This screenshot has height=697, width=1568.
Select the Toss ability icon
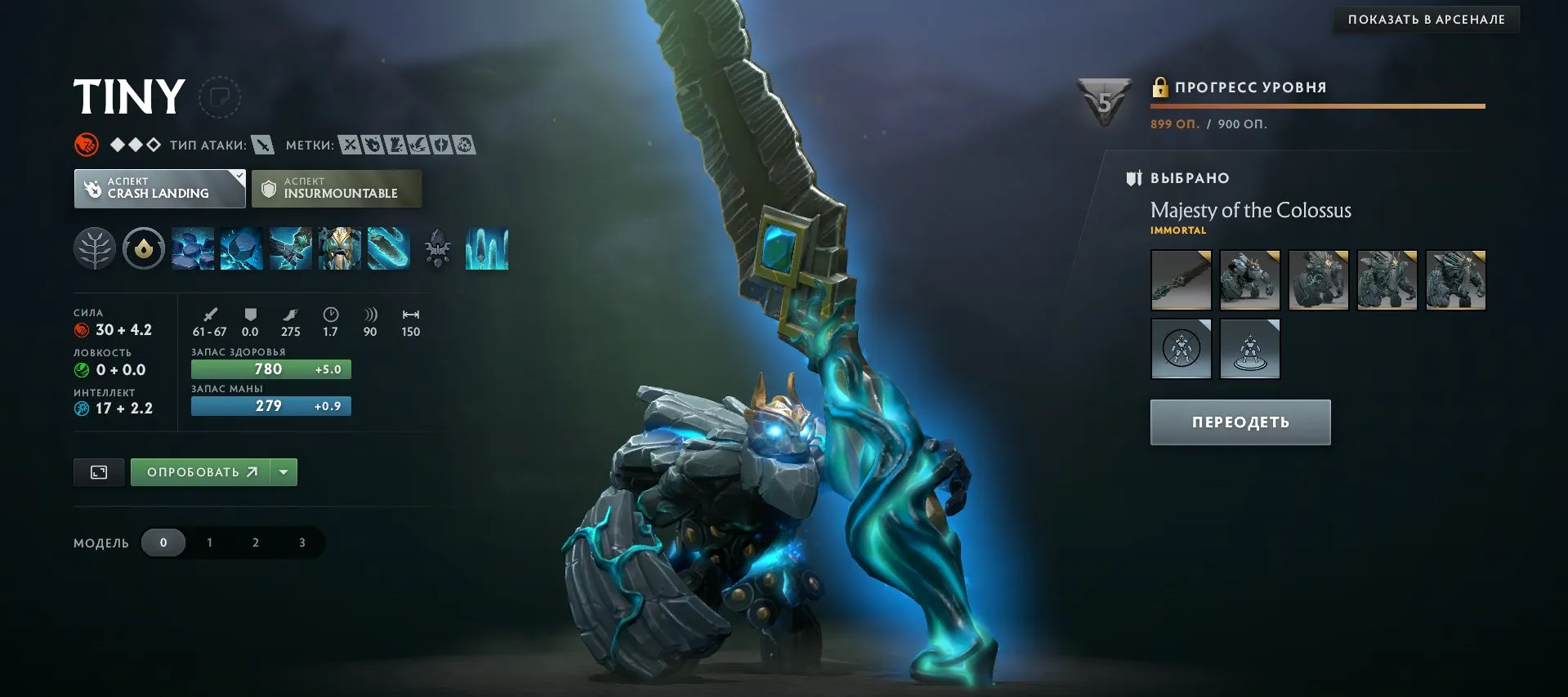coord(242,249)
